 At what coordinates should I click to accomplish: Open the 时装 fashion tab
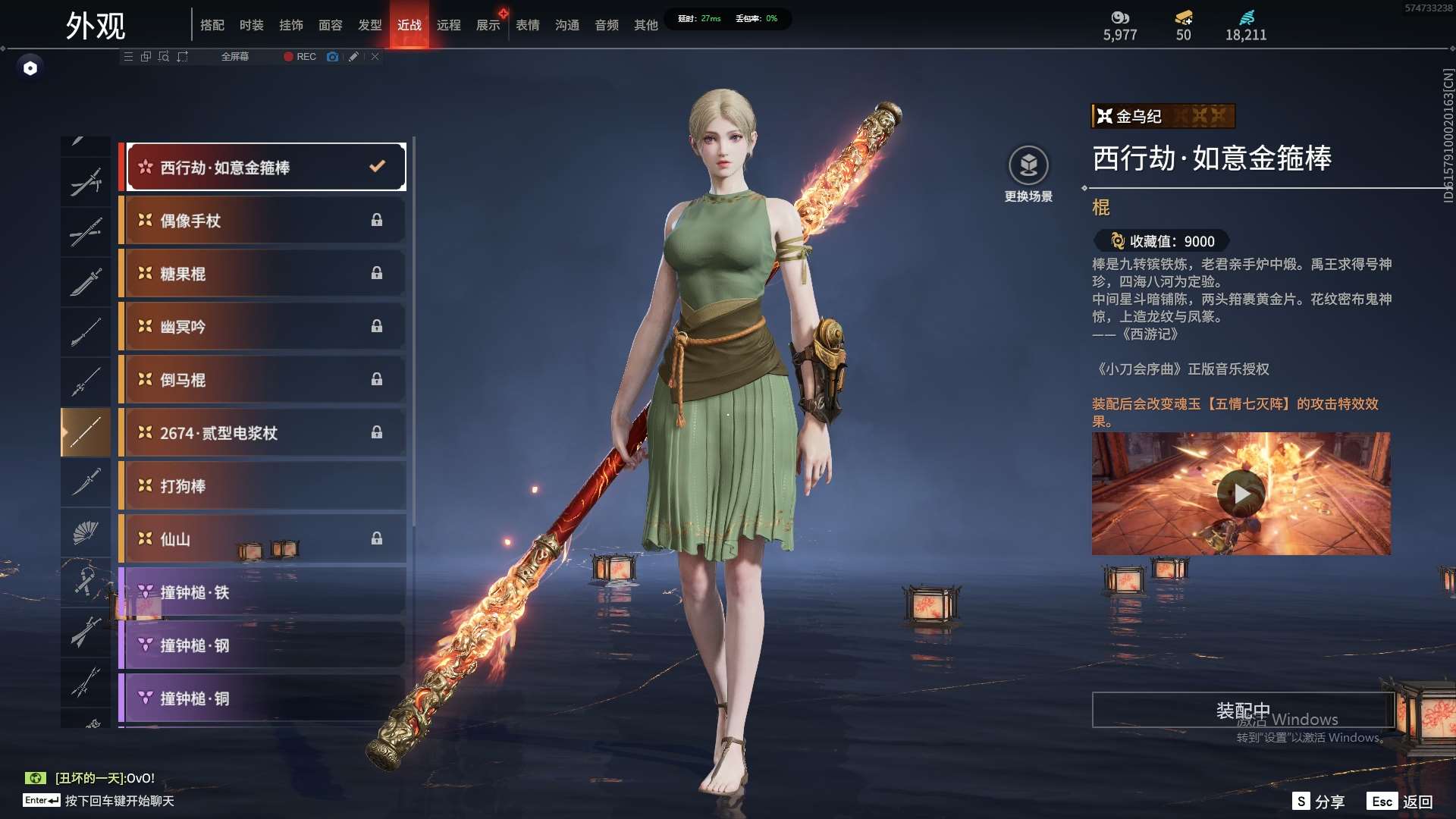[x=252, y=25]
